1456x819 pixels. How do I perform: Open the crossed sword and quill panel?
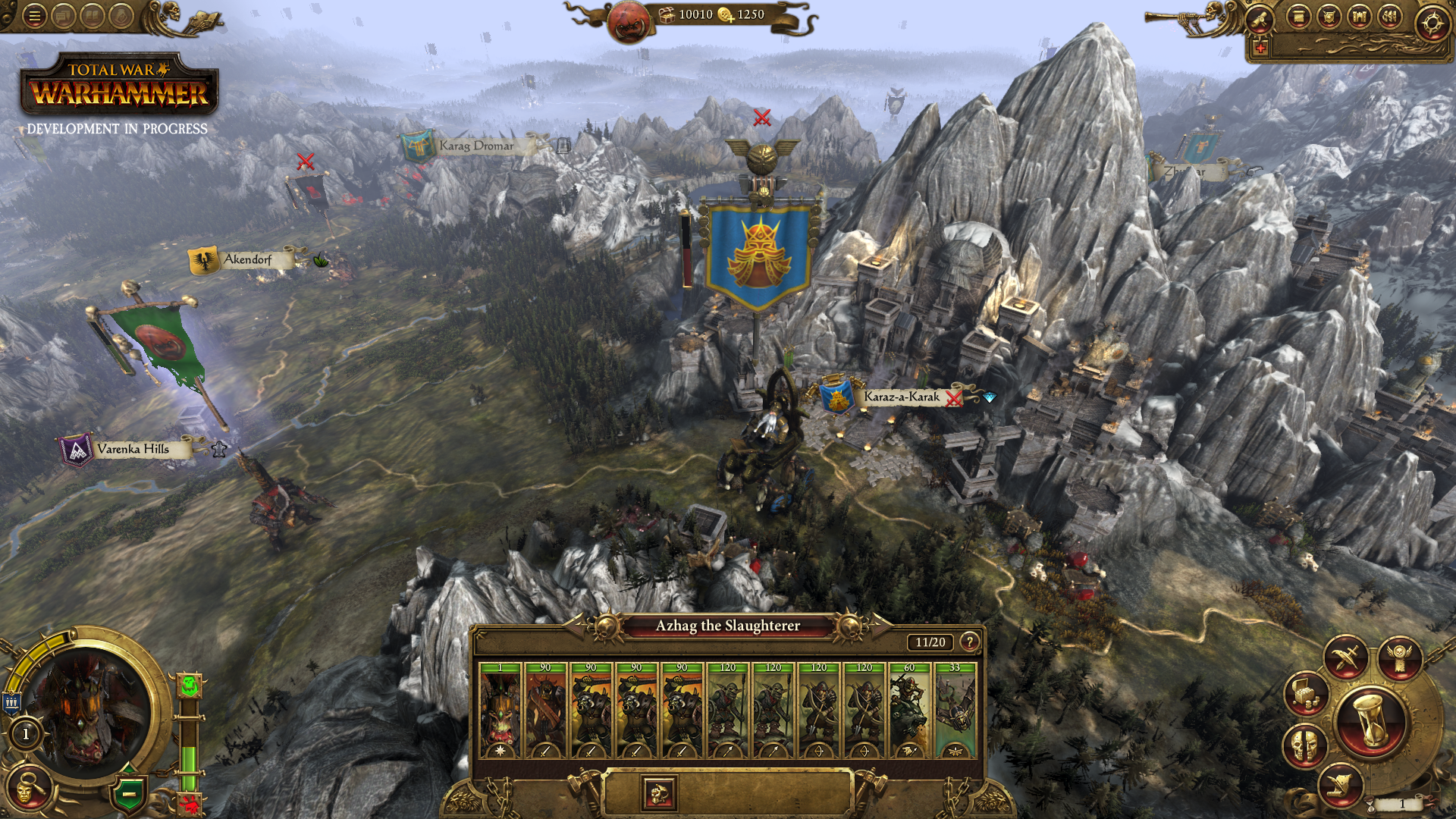coord(1346,657)
